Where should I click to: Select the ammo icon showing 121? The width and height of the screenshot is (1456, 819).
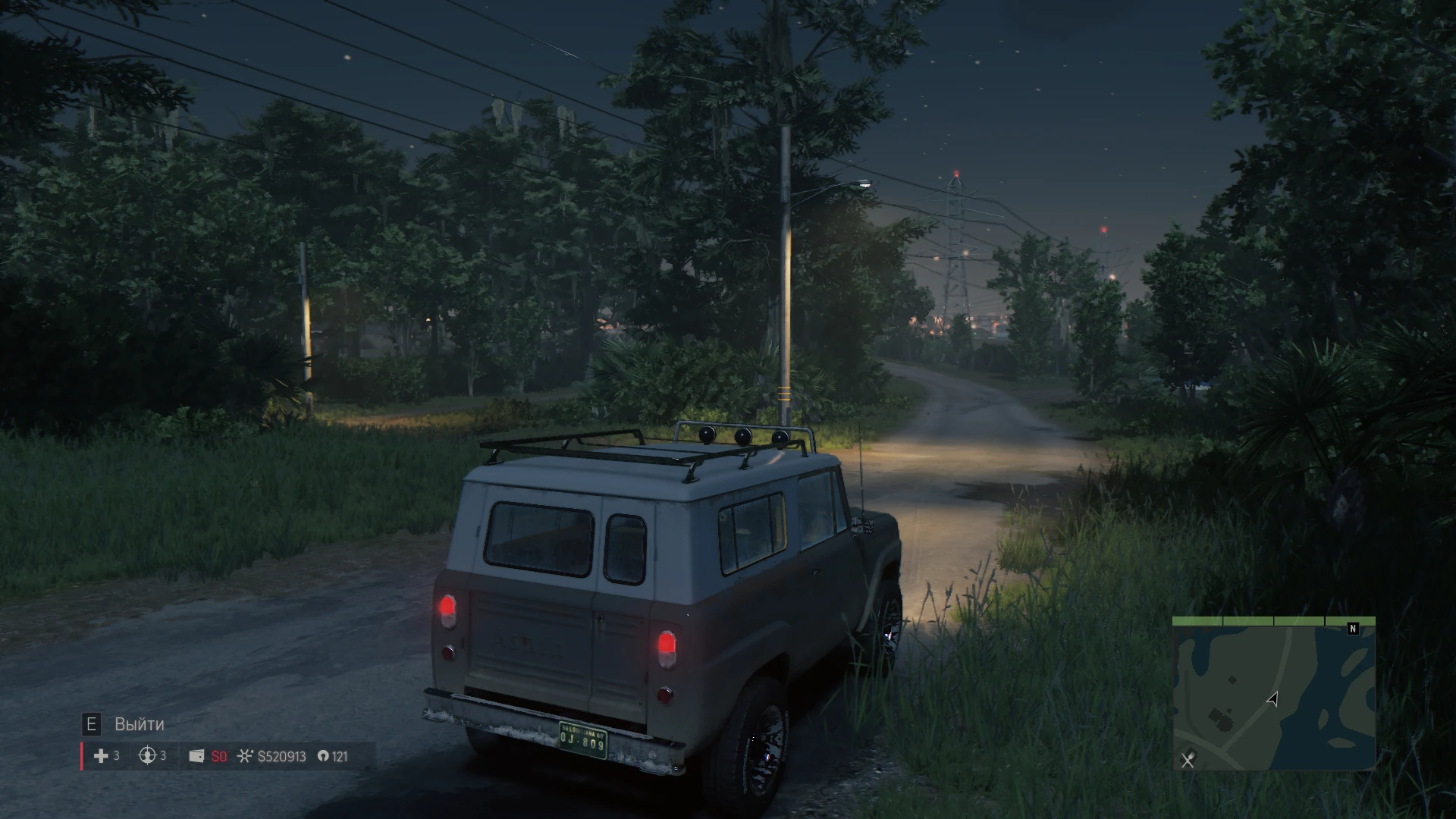pyautogui.click(x=323, y=756)
